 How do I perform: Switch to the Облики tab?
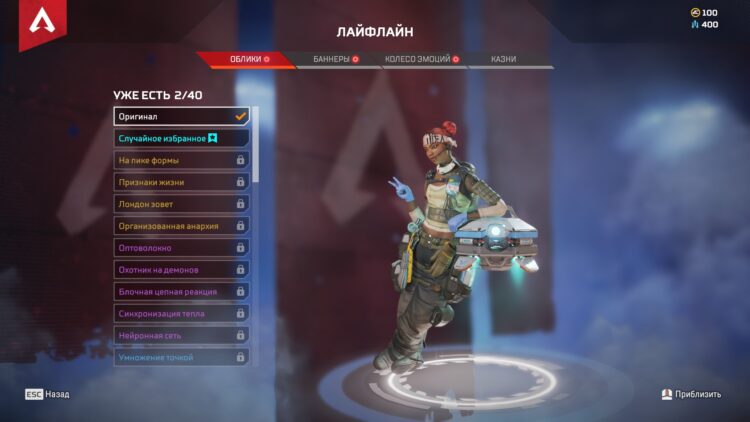245,59
